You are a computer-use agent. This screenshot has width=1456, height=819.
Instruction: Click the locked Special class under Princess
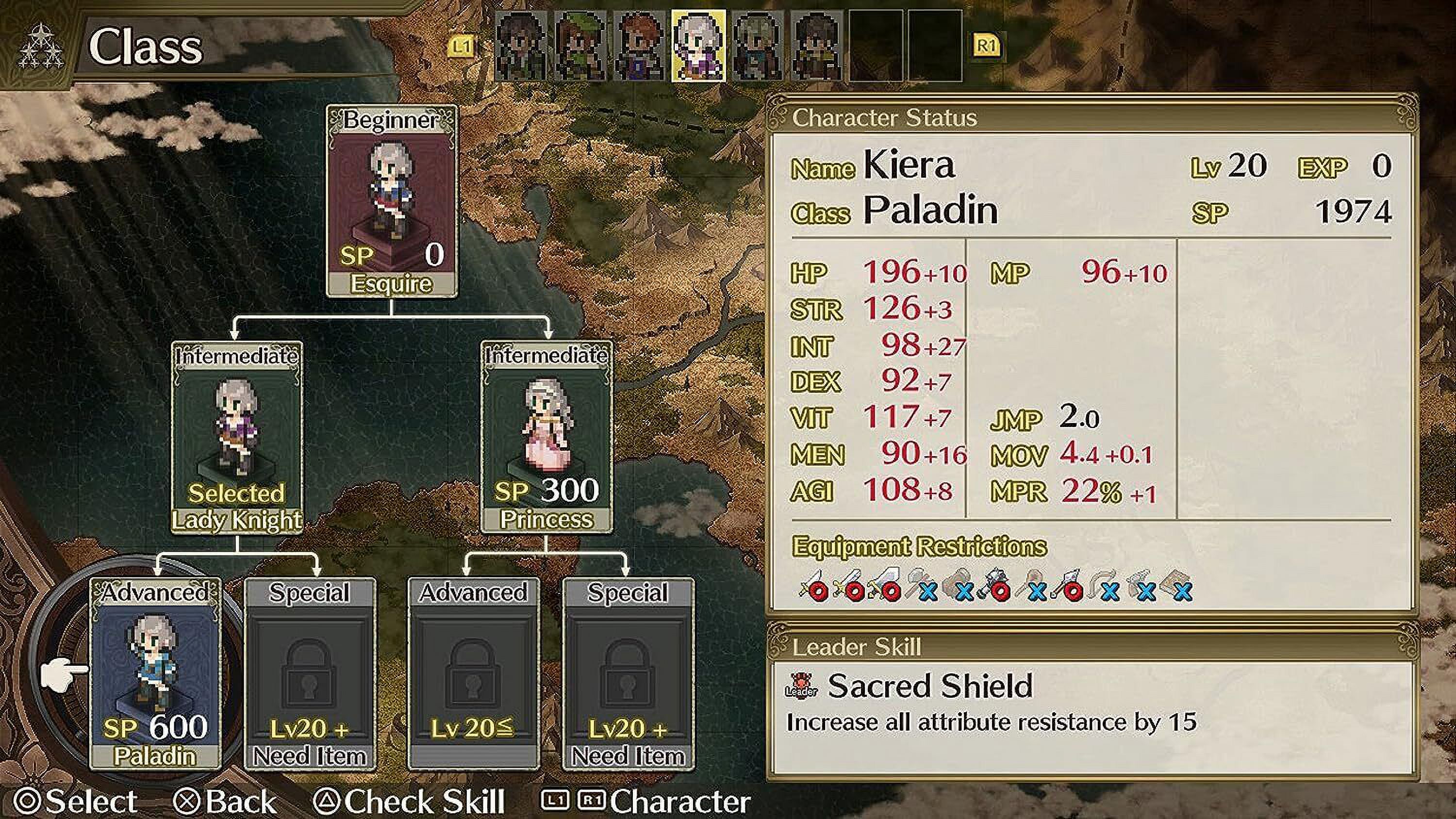coord(628,672)
